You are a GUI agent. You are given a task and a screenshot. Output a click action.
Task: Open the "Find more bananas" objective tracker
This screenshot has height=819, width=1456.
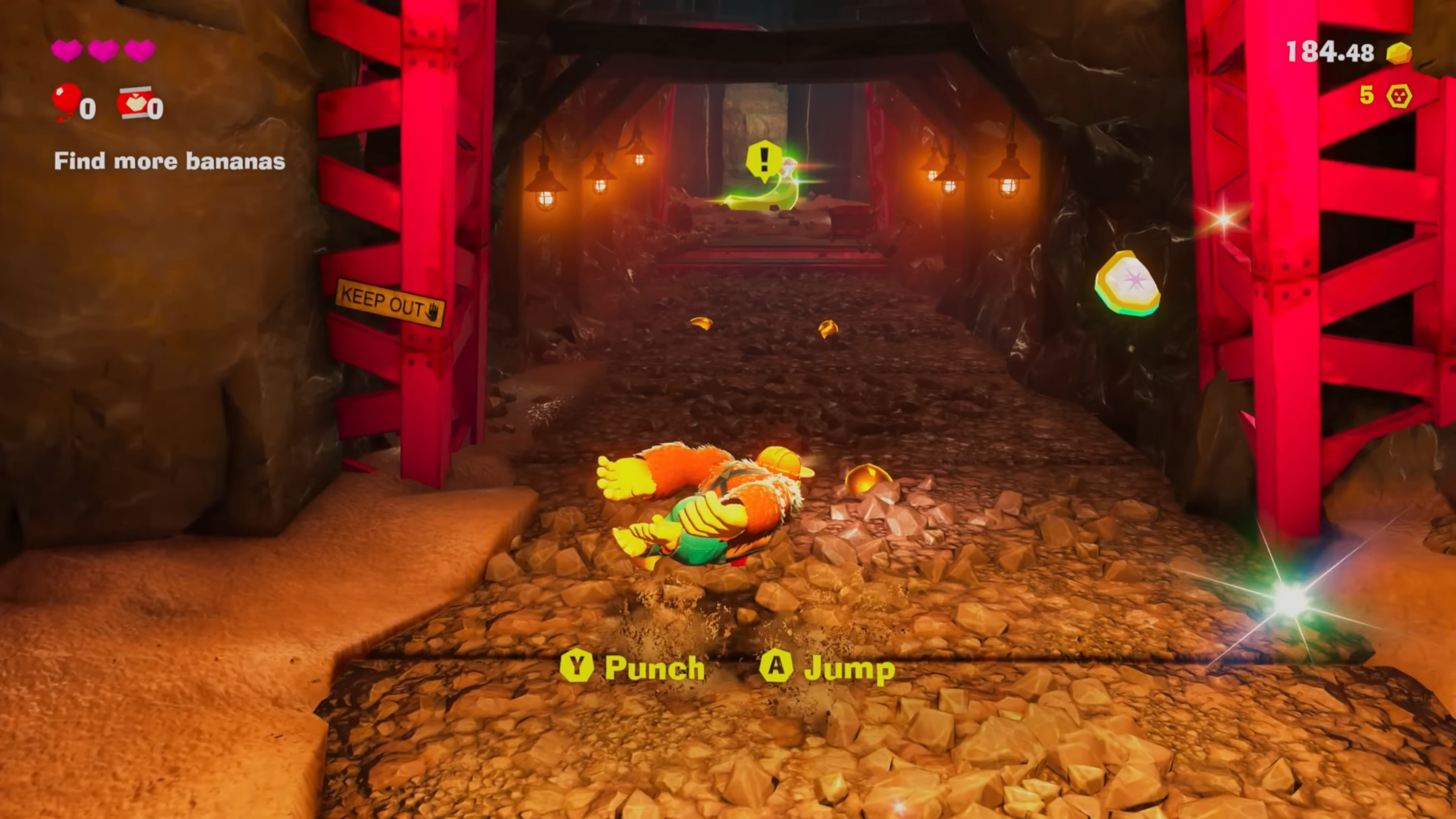pyautogui.click(x=169, y=162)
